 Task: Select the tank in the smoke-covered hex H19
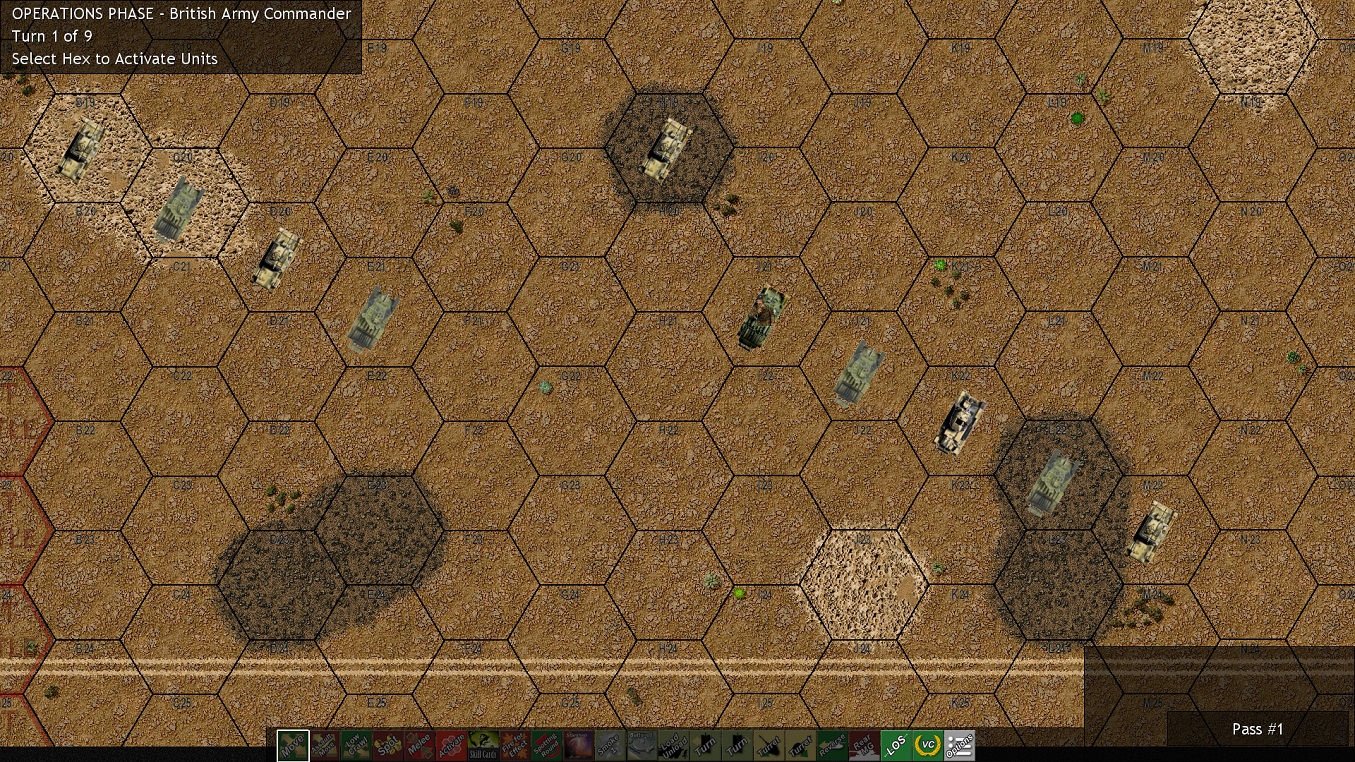(668, 148)
